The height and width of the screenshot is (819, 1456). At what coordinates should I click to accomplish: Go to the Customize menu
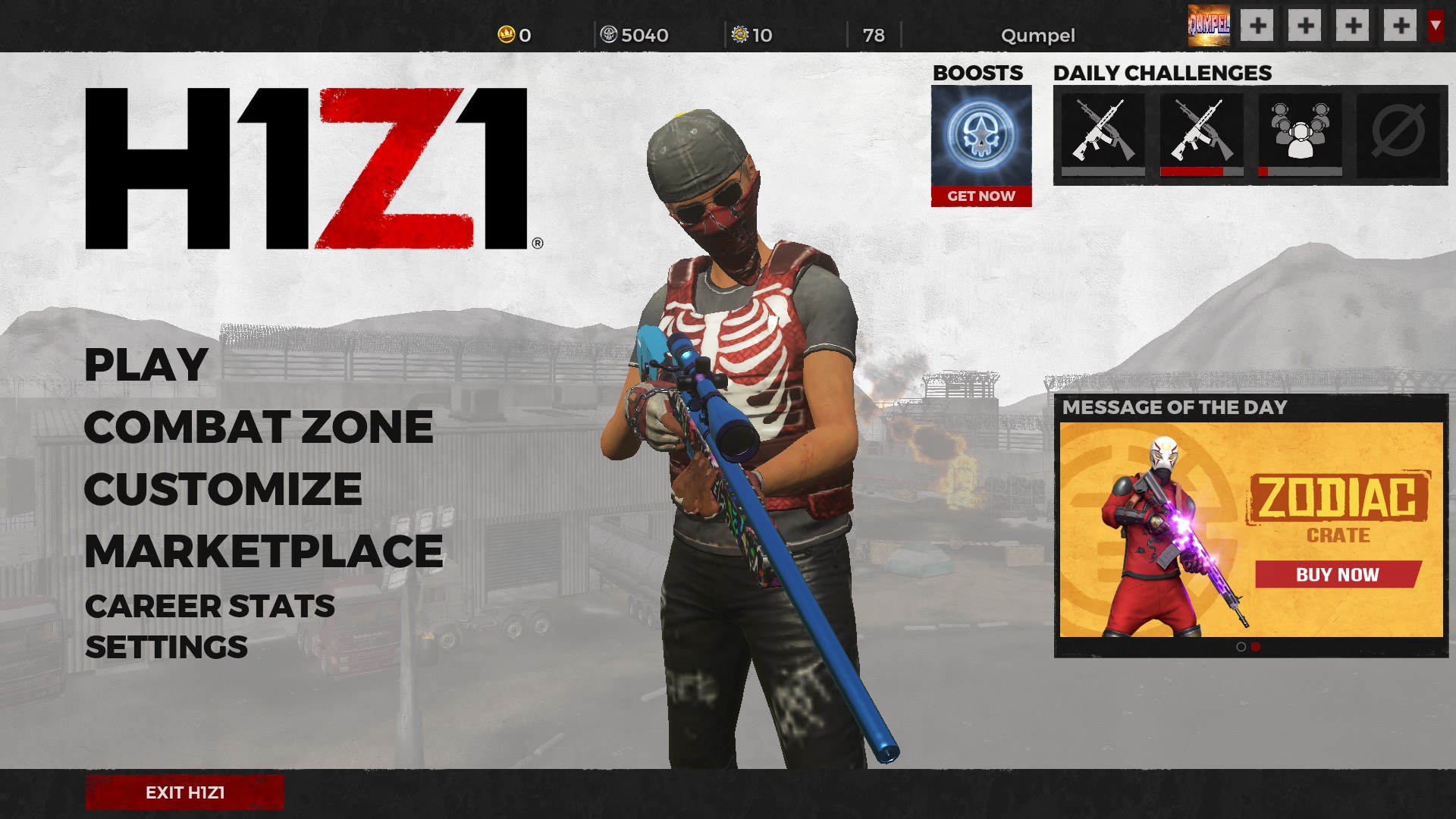click(223, 489)
